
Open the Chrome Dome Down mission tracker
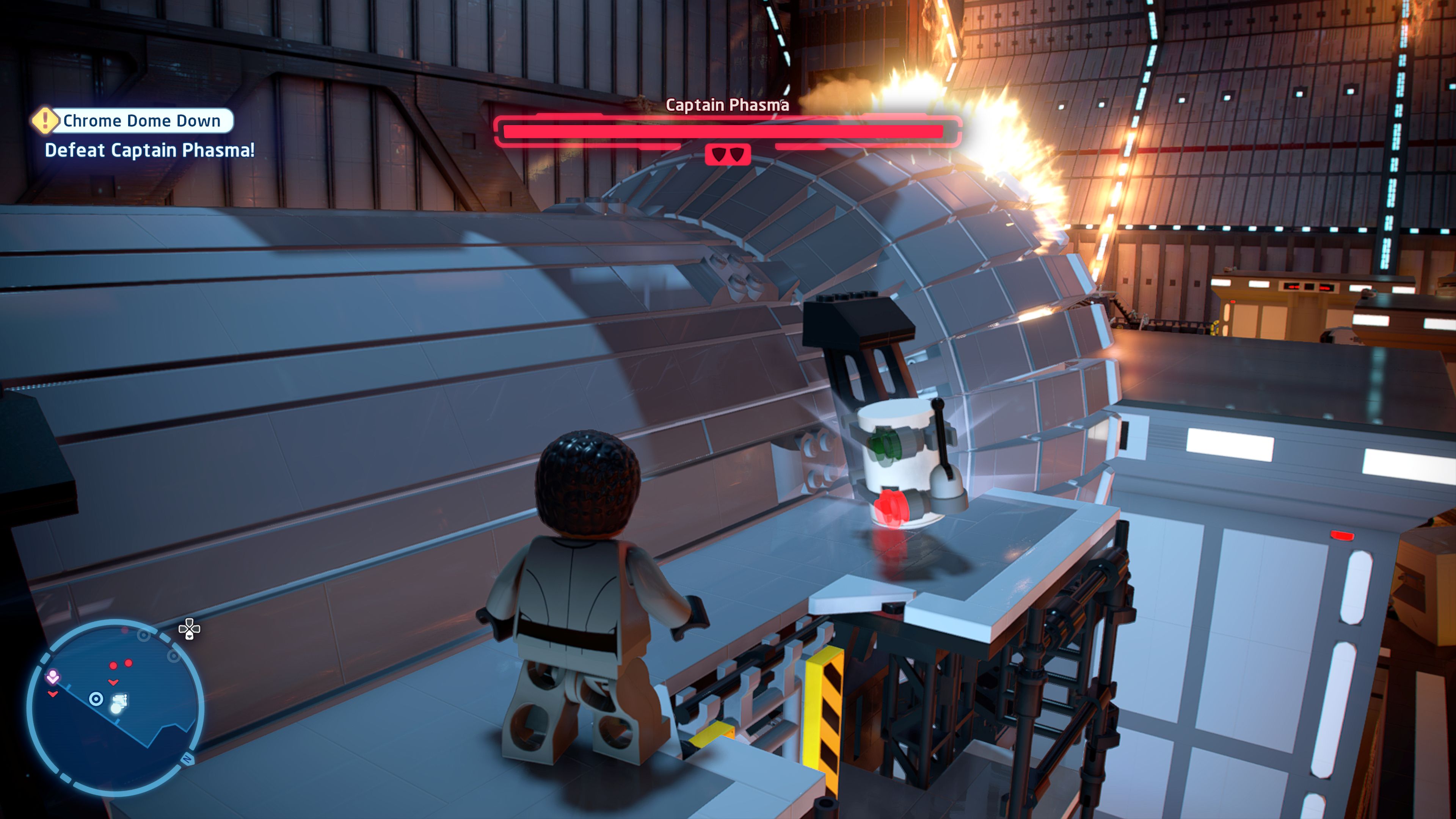point(141,121)
